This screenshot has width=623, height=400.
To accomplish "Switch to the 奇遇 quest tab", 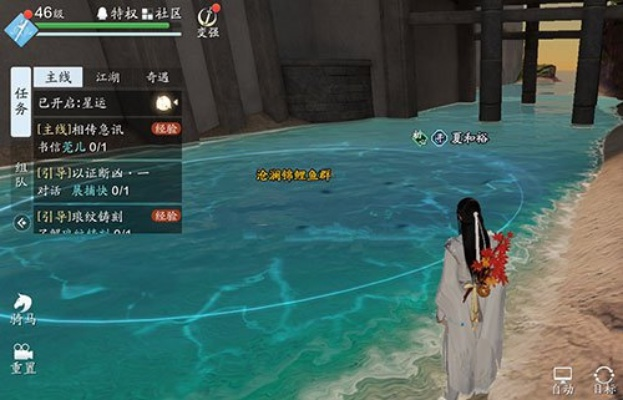I will 157,77.
